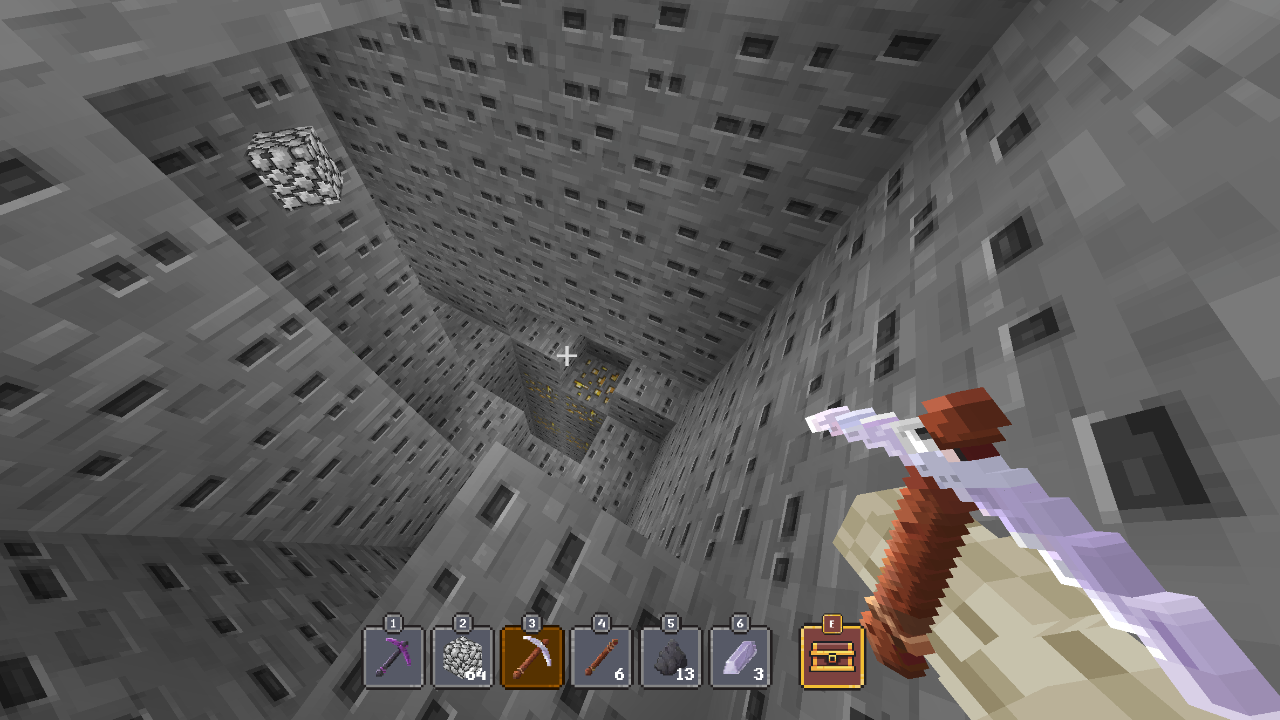
Task: Click the bone block in the stone wall
Action: 293,168
